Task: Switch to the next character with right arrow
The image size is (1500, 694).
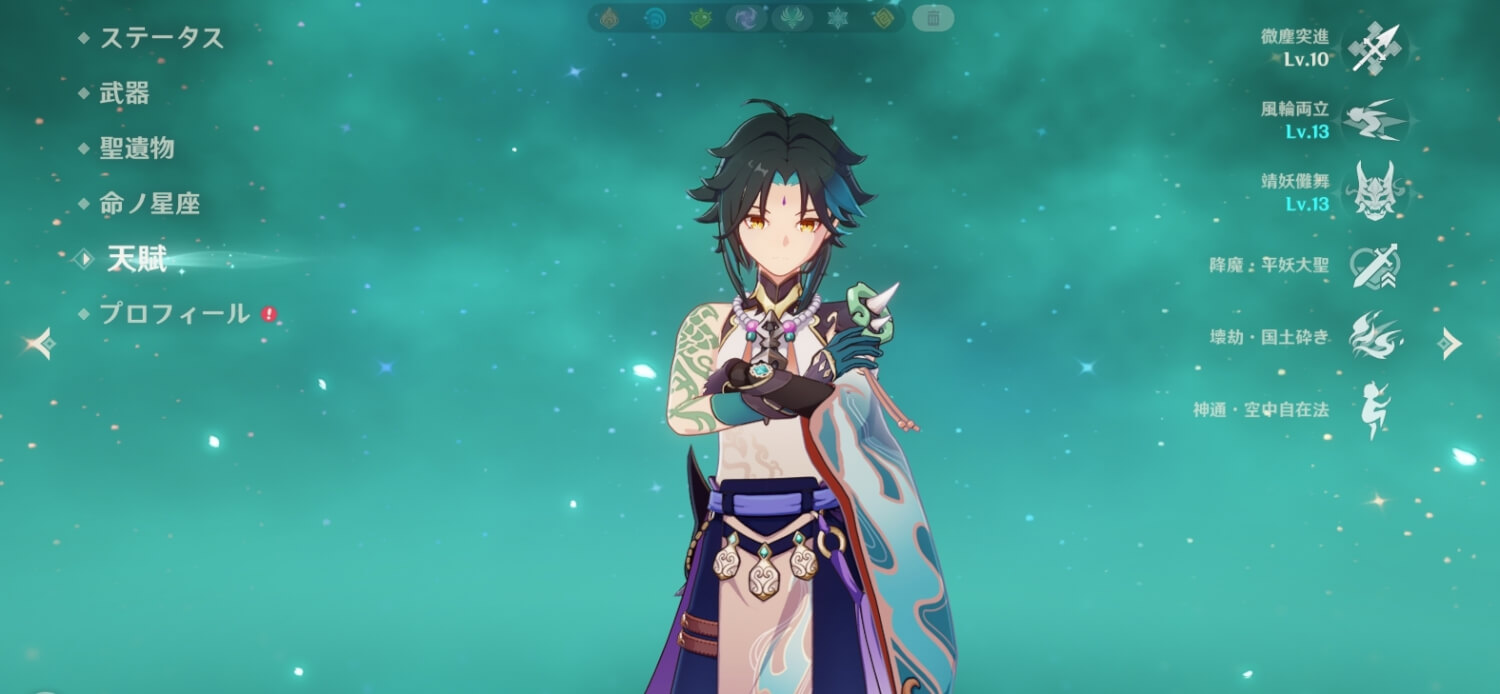Action: pyautogui.click(x=1448, y=344)
